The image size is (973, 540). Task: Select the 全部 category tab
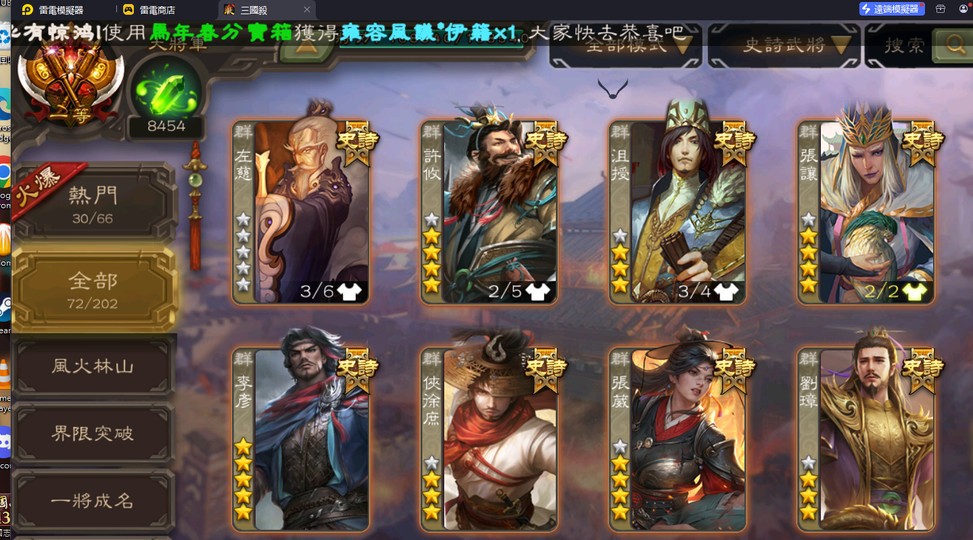coord(93,288)
